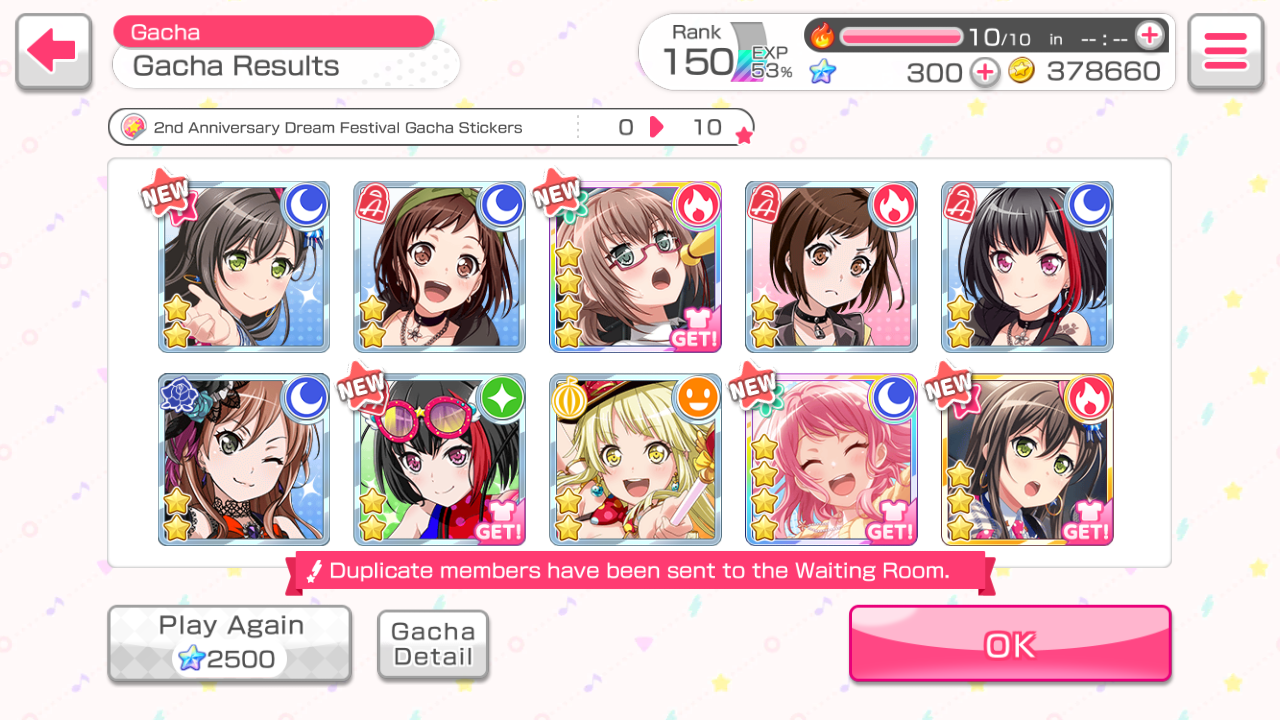Screen dimensions: 1280x720
Task: Open the Gacha Detail page
Action: pyautogui.click(x=433, y=645)
